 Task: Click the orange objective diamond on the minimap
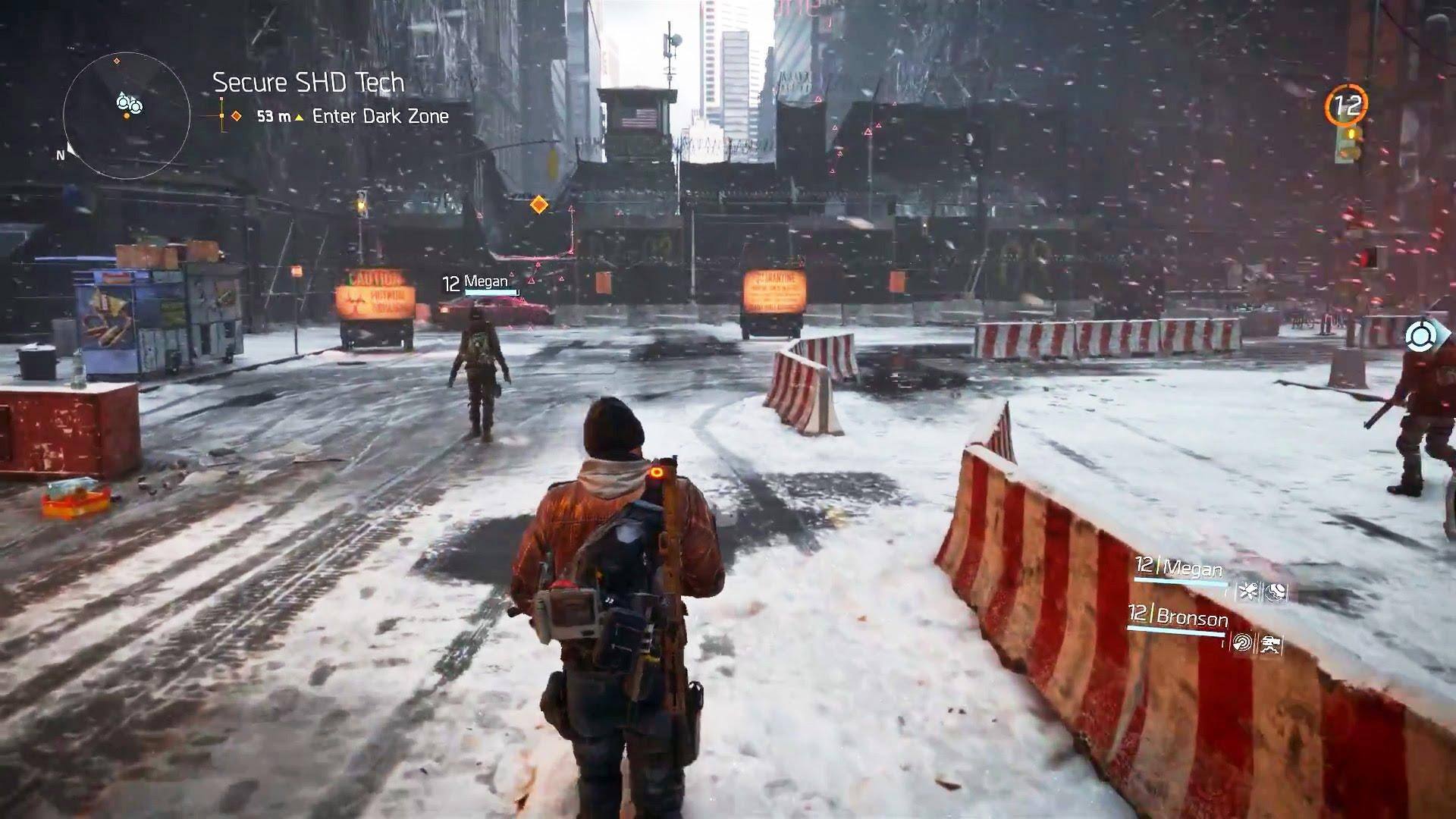tap(116, 61)
